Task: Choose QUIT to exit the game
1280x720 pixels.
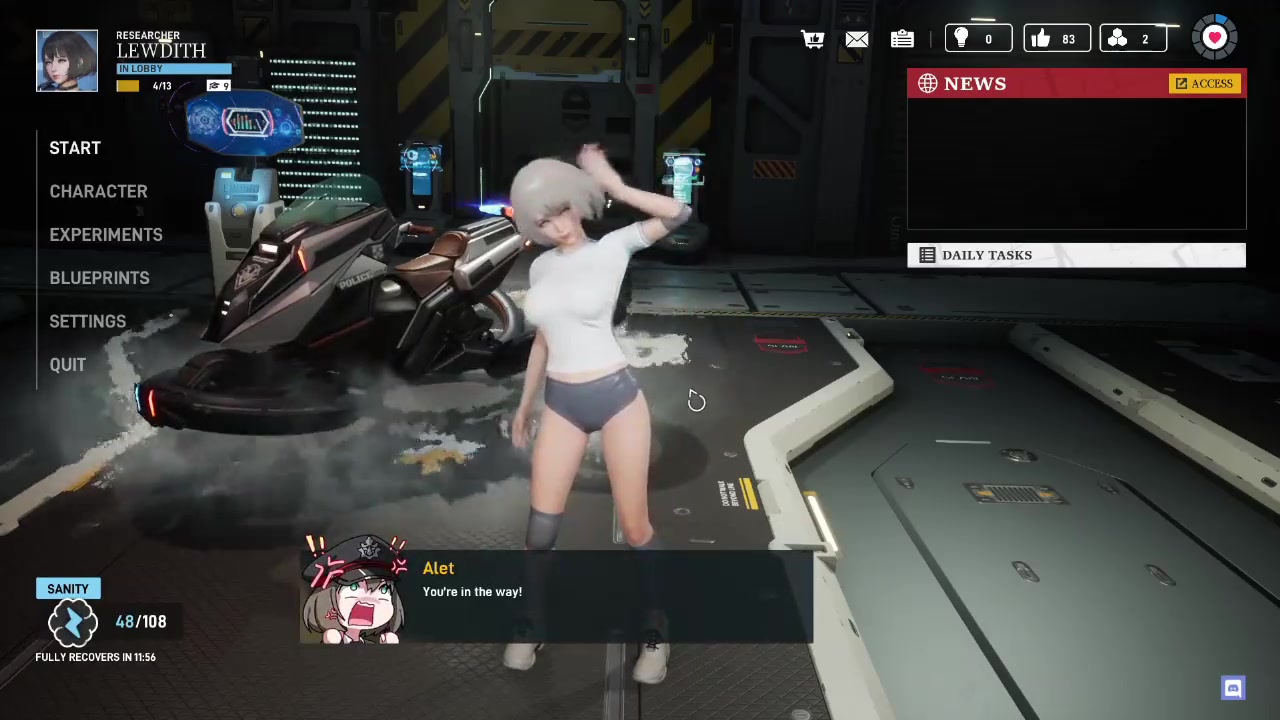Action: pos(68,365)
